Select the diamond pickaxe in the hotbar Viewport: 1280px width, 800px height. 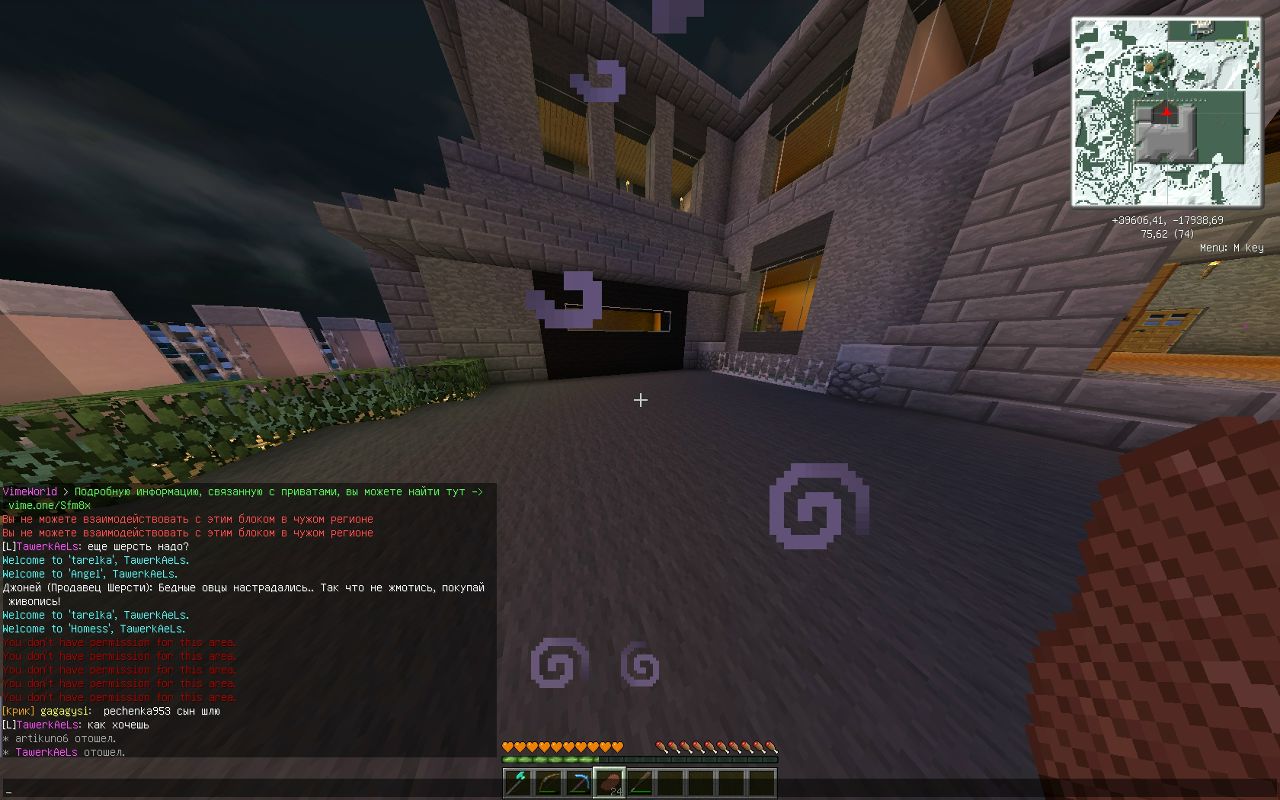580,782
